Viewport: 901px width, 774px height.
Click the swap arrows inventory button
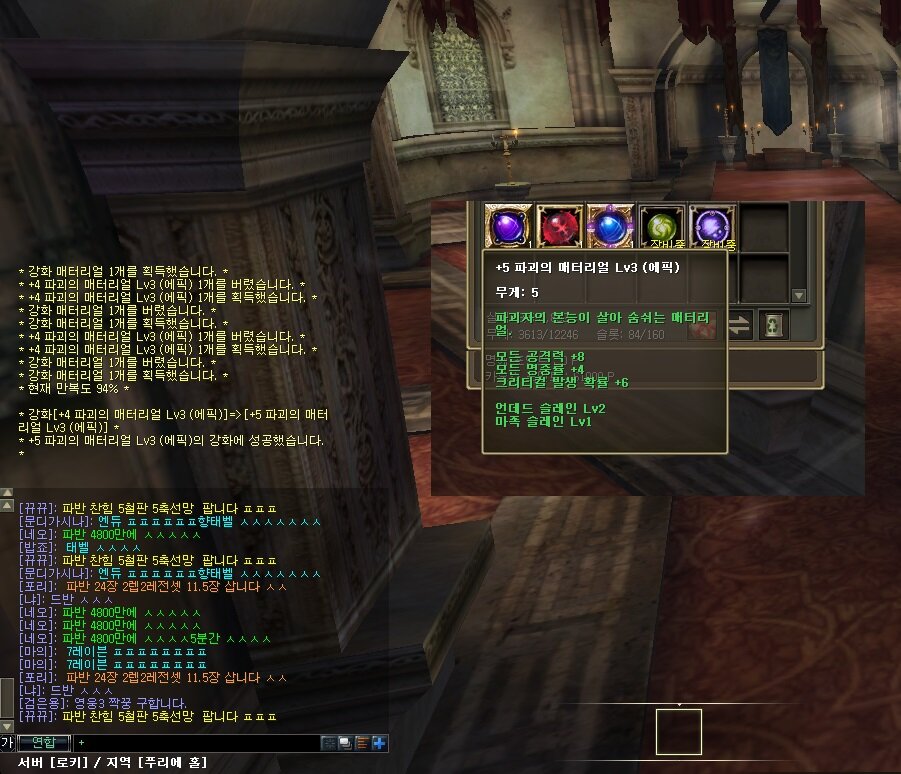tap(737, 325)
